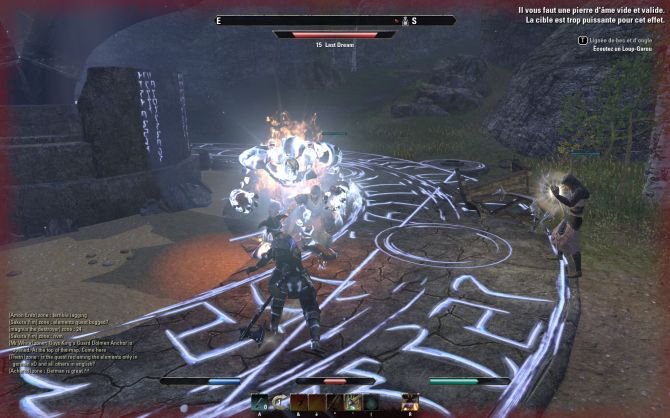The height and width of the screenshot is (418, 670).
Task: Activate the ultimate ability icon
Action: (409, 402)
